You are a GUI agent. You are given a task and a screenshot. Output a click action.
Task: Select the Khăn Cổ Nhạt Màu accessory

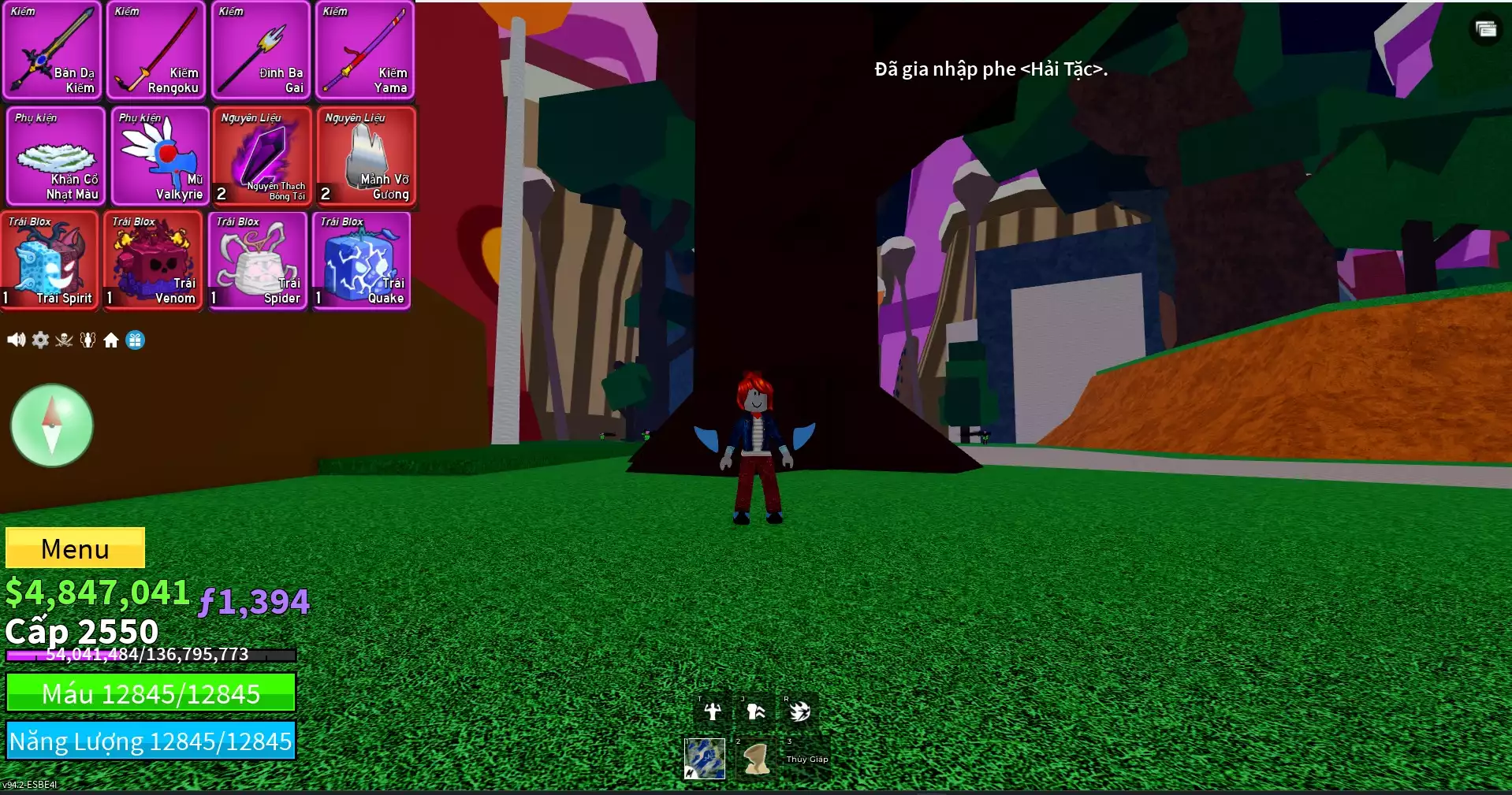coord(55,157)
